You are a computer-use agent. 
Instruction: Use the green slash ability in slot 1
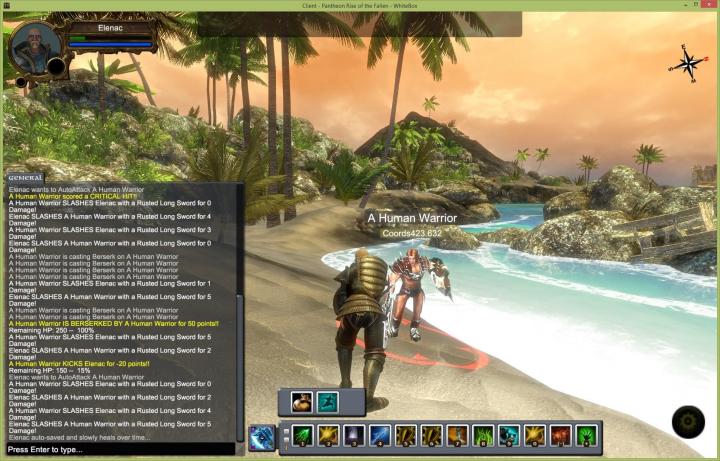[x=301, y=436]
